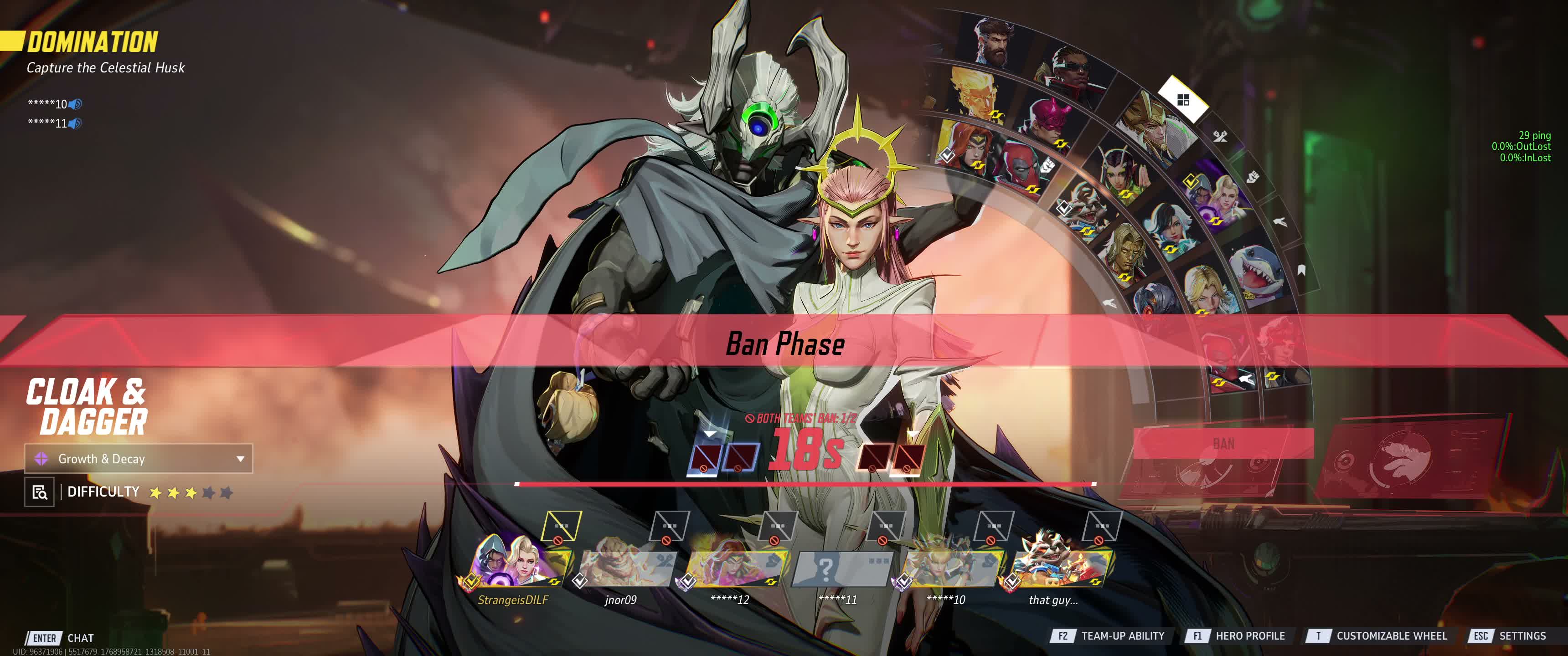Show all heroes with grid filter tab
The image size is (1568, 656).
pos(1183,100)
